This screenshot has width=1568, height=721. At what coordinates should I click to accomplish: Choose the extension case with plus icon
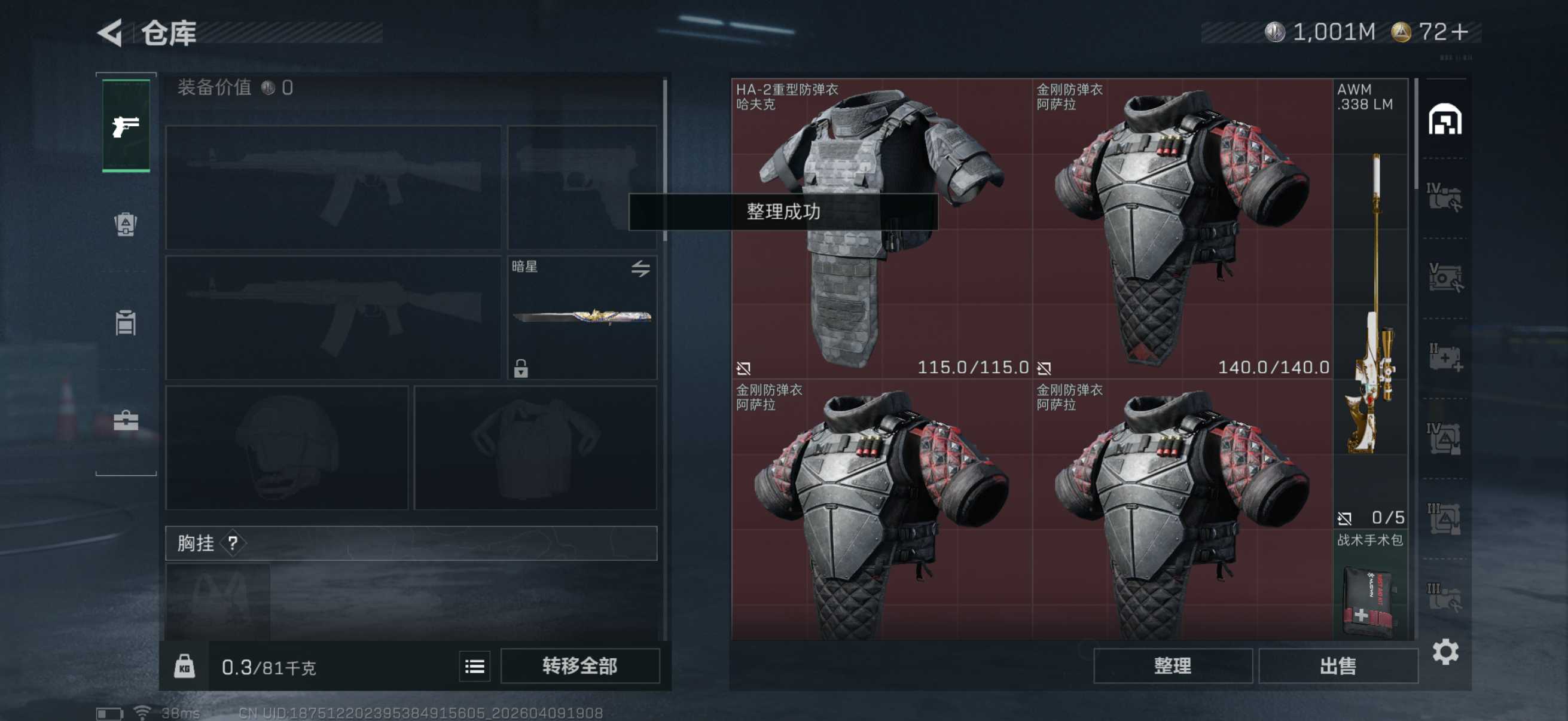coord(1444,358)
